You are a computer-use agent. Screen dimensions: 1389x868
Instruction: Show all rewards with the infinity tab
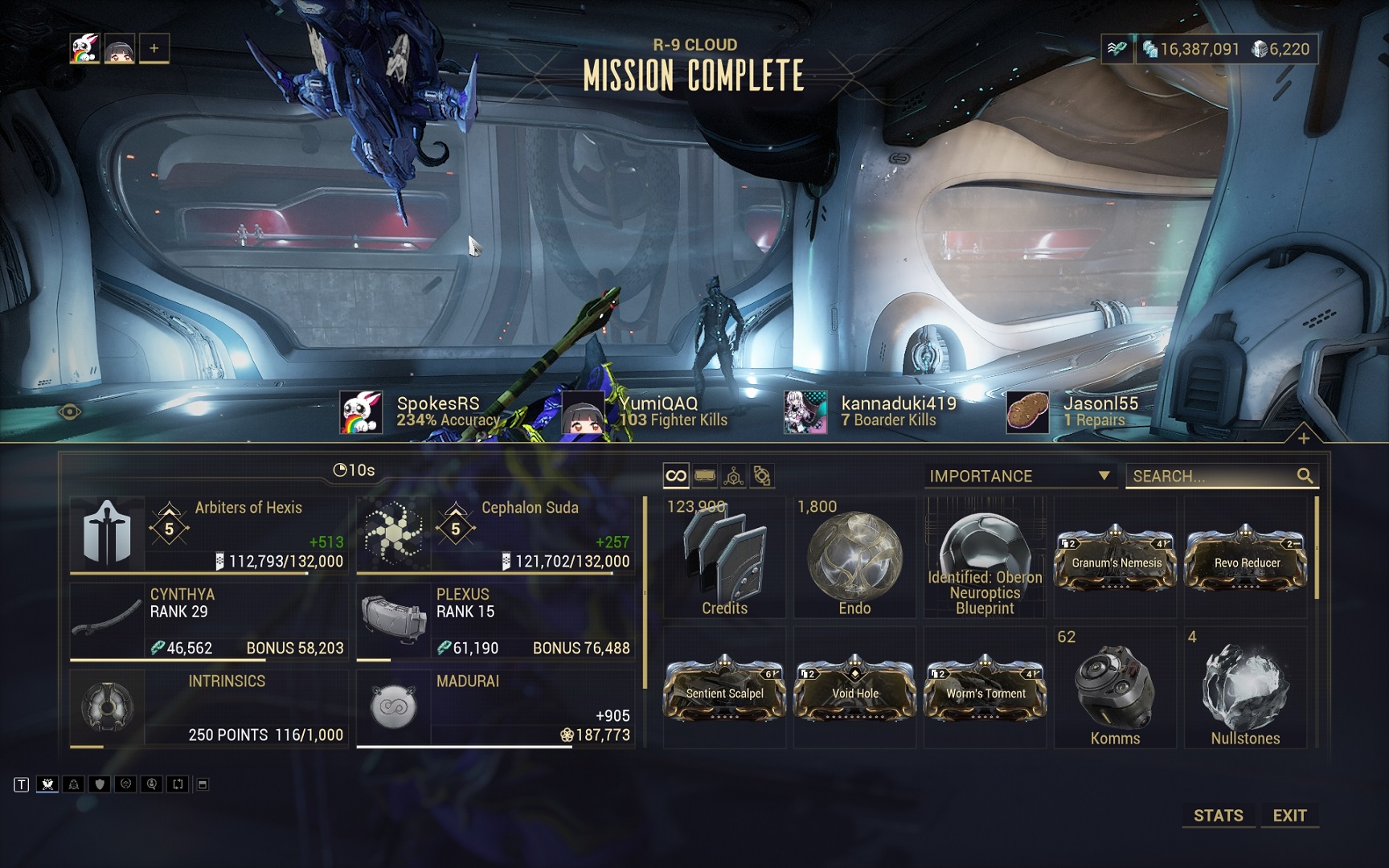click(x=676, y=476)
